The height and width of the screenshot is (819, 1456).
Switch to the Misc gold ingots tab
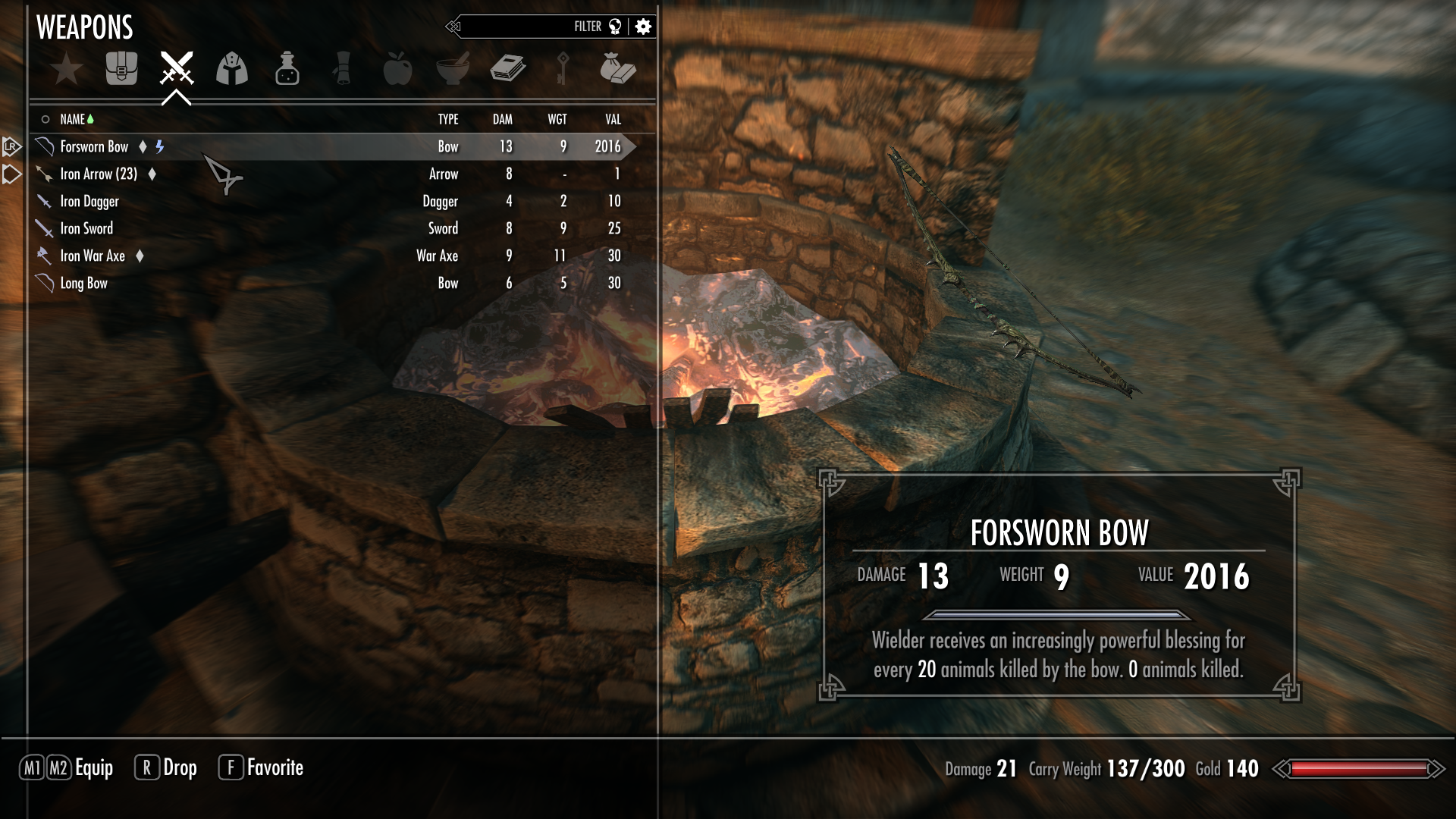pos(617,68)
